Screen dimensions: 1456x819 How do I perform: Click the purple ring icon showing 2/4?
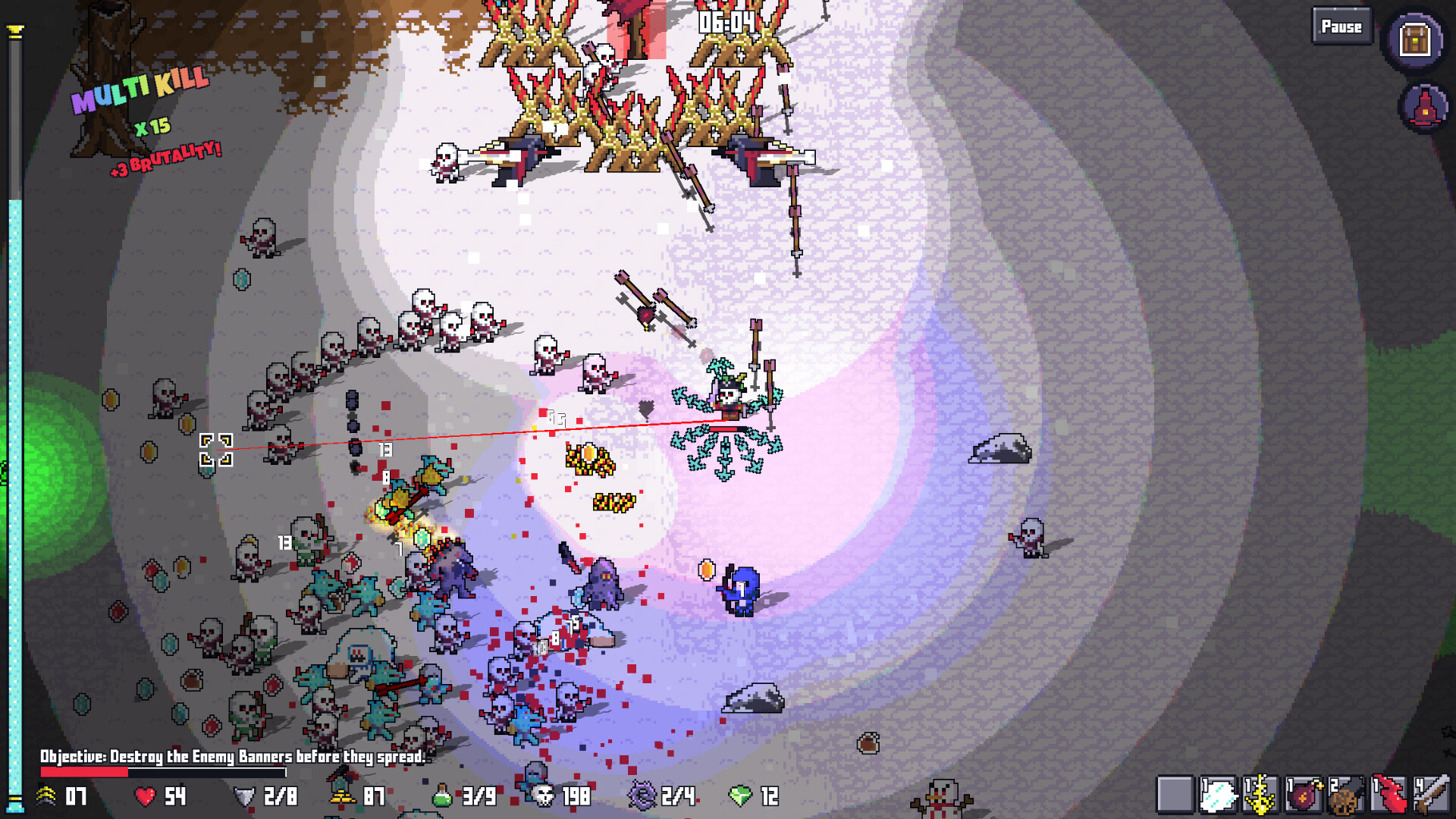pos(641,797)
